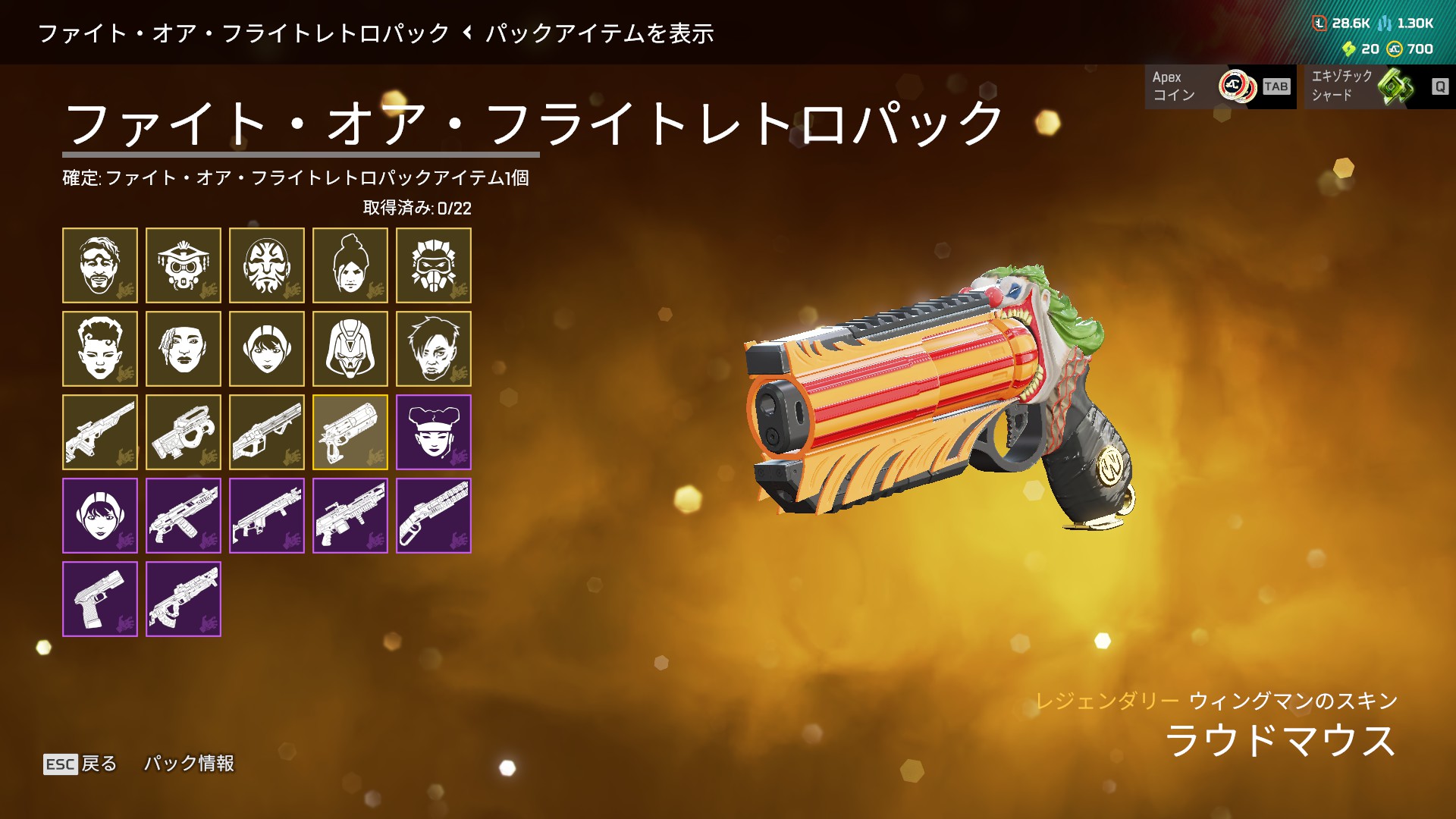The height and width of the screenshot is (819, 1456).
Task: Choose the purple Lifeline skin tile
Action: [x=433, y=432]
